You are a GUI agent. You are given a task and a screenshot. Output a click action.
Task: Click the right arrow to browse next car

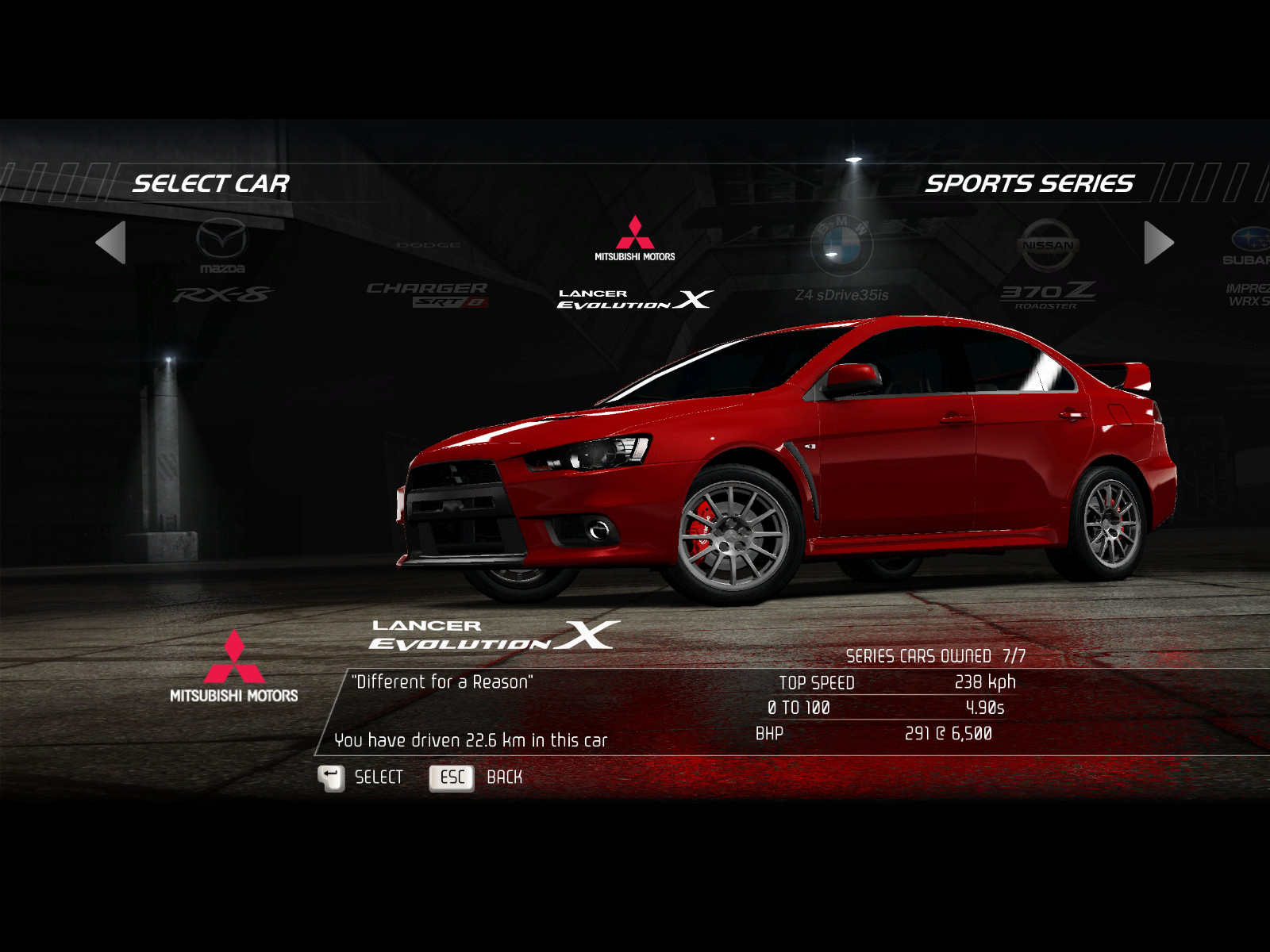click(x=1158, y=242)
